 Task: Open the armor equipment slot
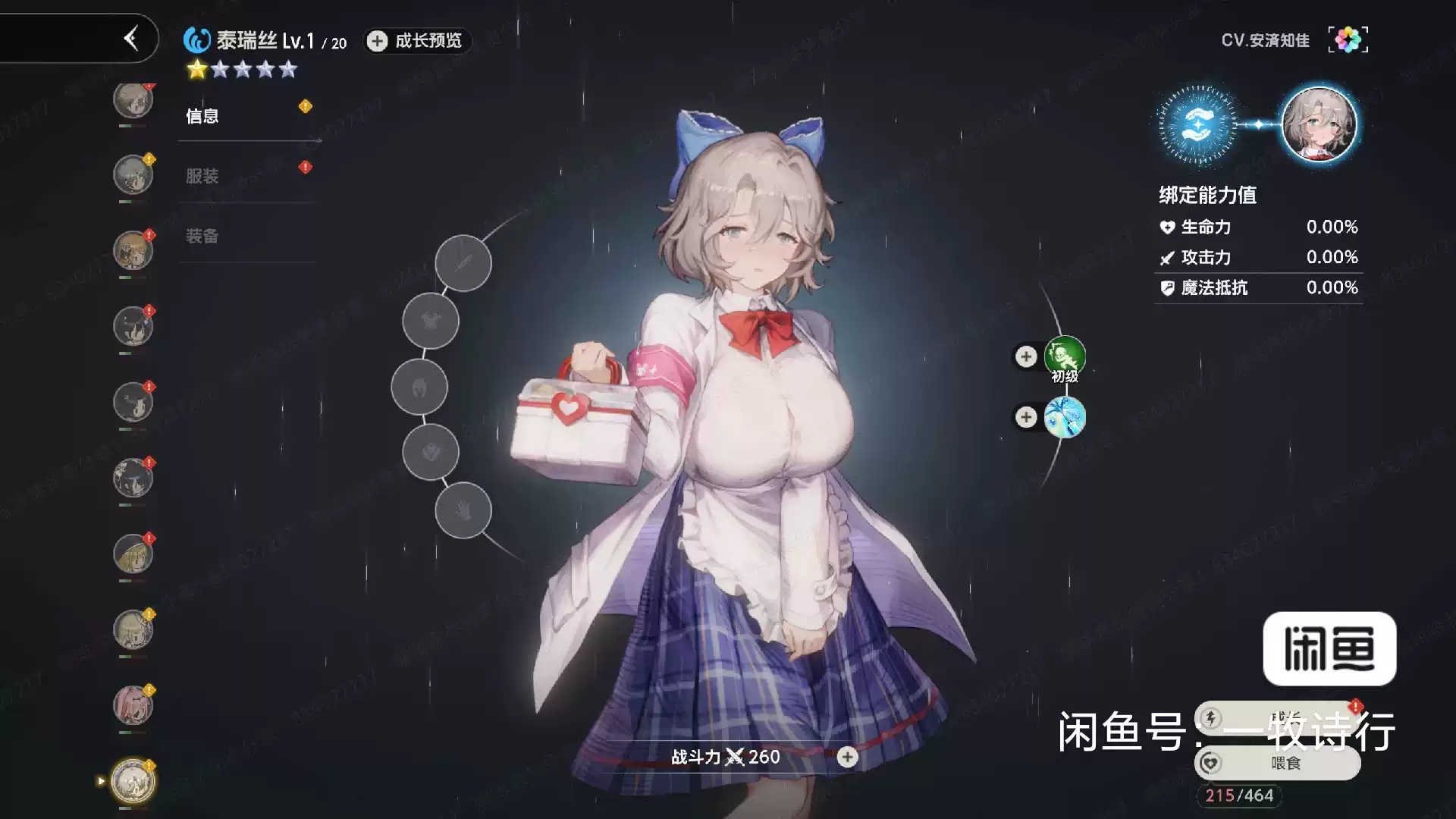(x=430, y=319)
